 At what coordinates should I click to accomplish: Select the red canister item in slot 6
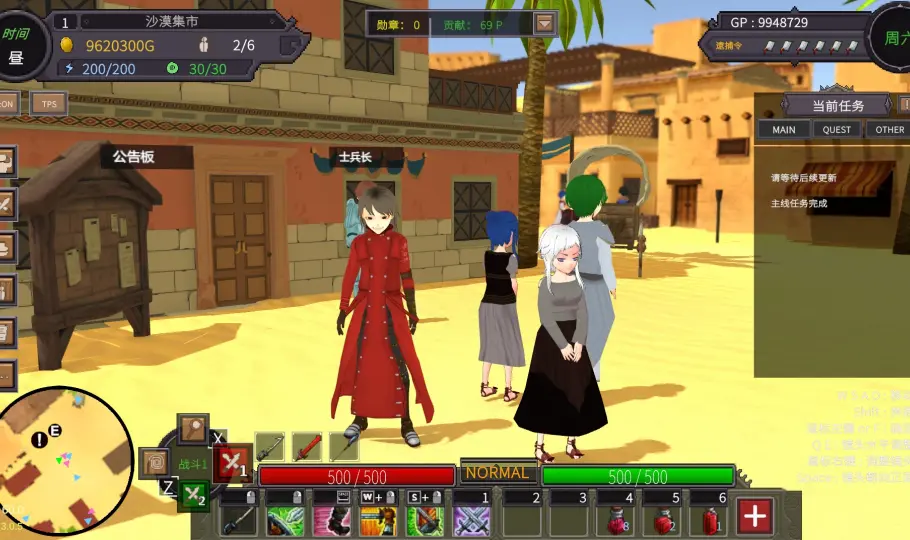[708, 520]
